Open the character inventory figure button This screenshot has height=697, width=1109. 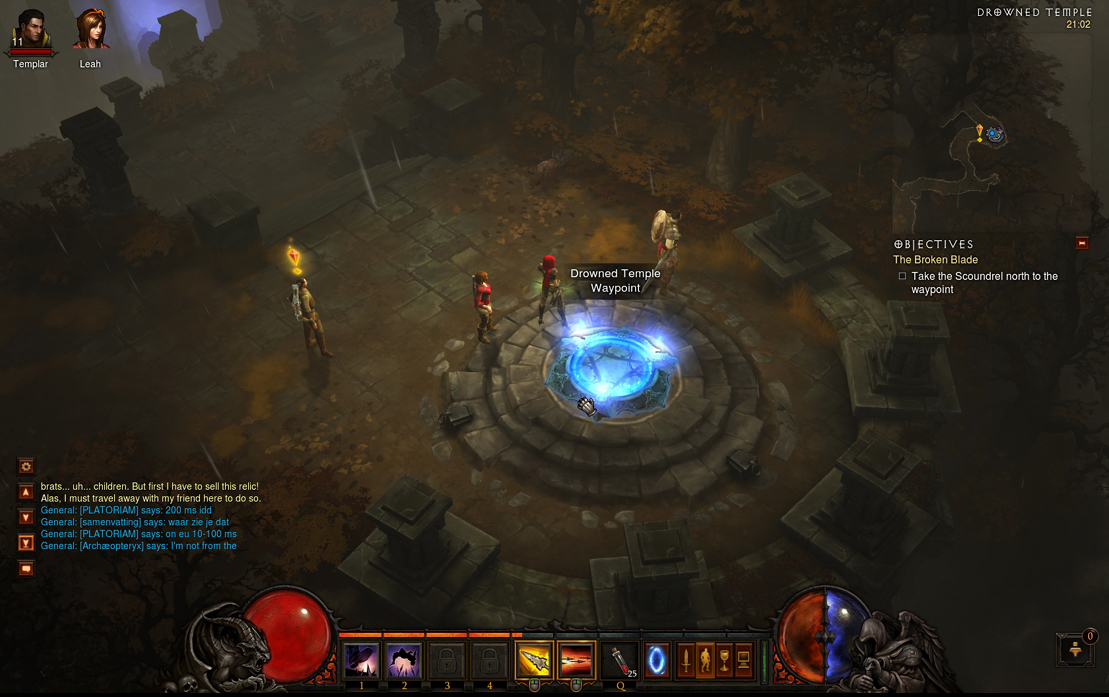pos(705,661)
